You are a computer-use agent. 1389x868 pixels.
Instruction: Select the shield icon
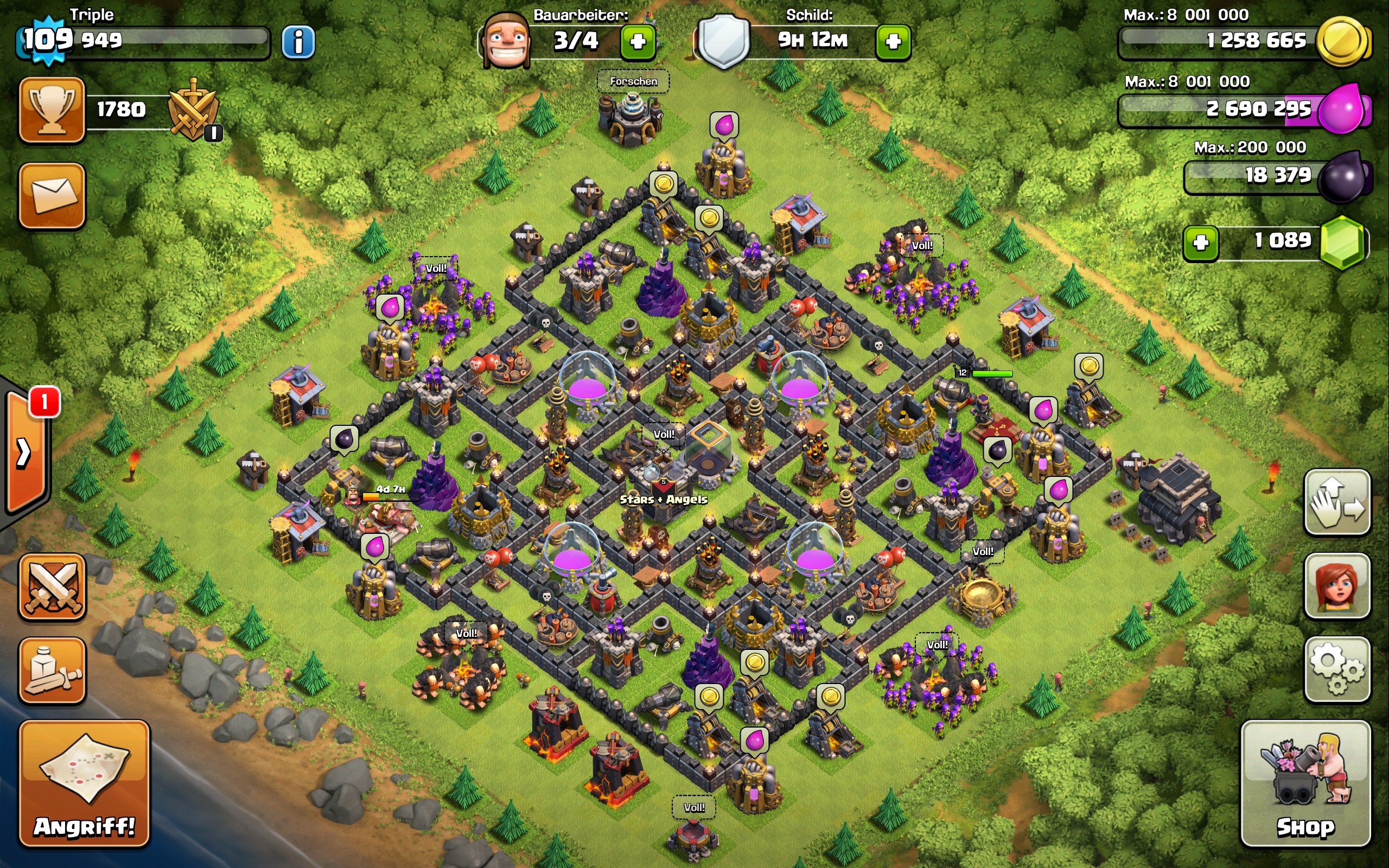click(724, 41)
